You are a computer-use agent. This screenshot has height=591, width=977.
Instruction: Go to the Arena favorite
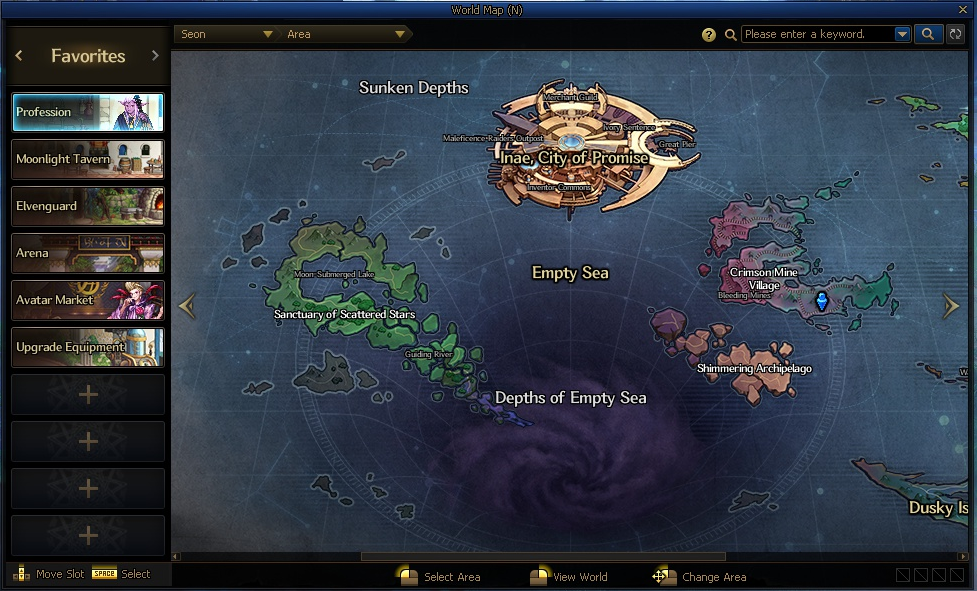[x=88, y=253]
